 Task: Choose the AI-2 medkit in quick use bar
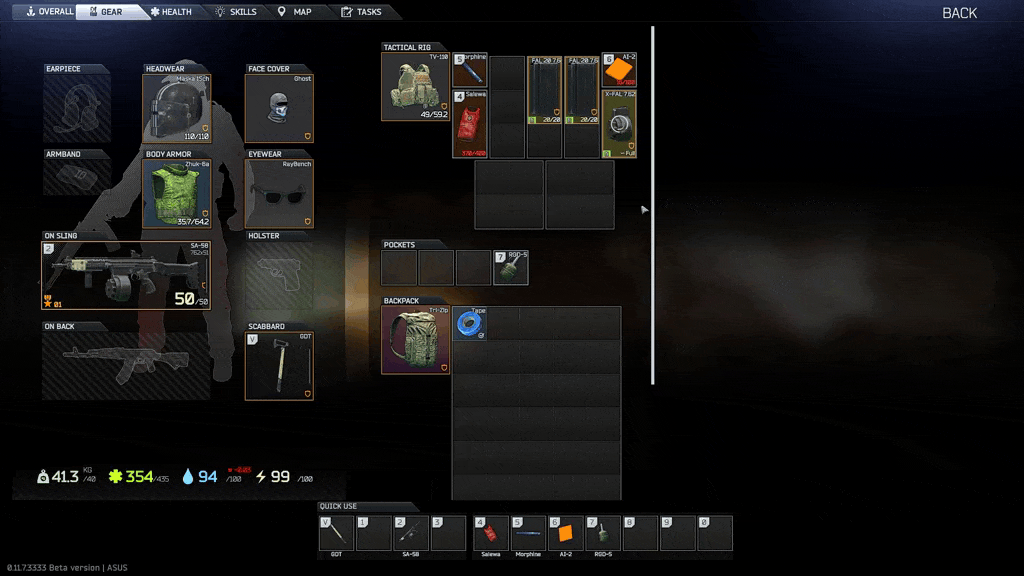[565, 533]
